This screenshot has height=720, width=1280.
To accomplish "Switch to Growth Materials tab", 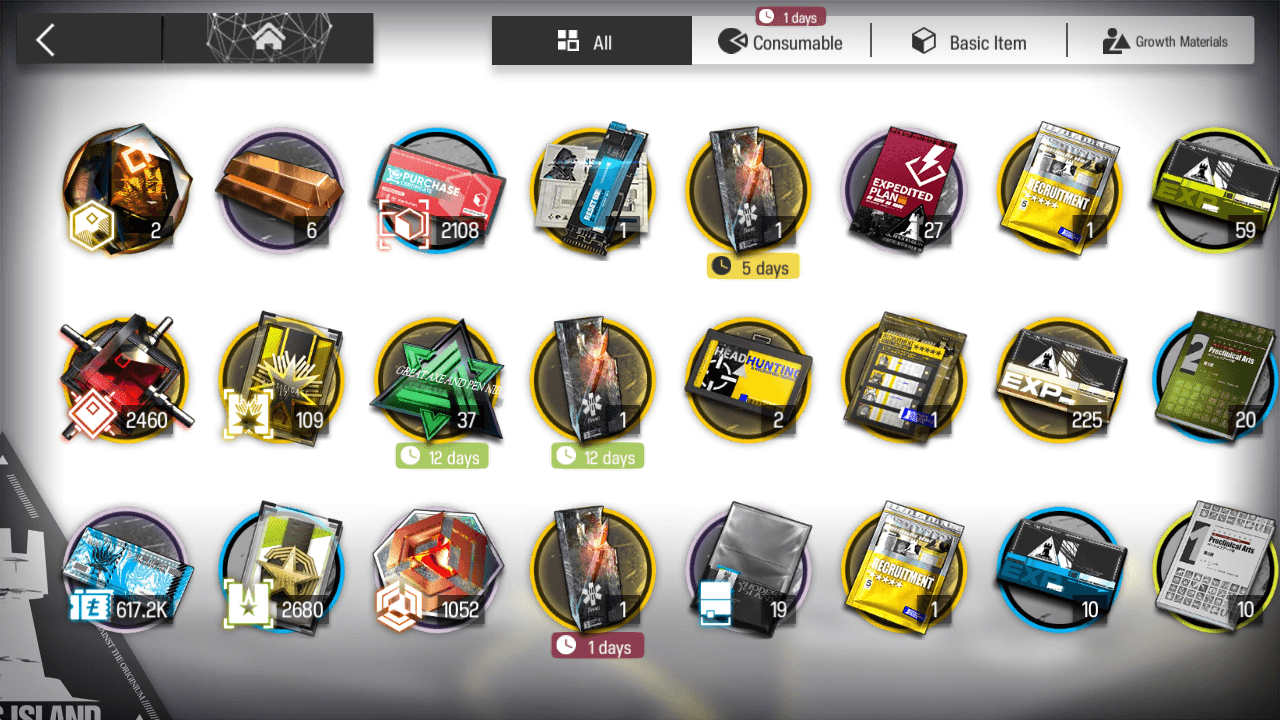I will tap(1164, 42).
